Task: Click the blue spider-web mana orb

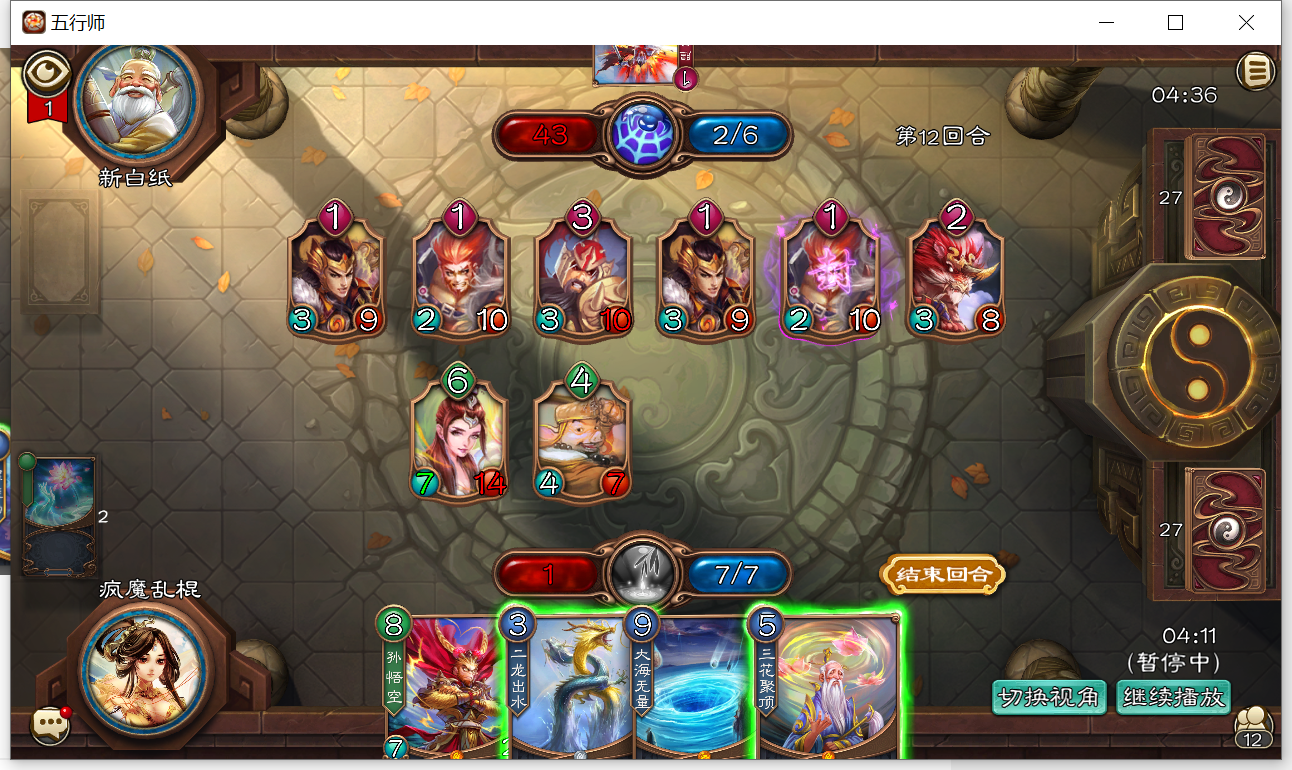Action: tap(641, 134)
